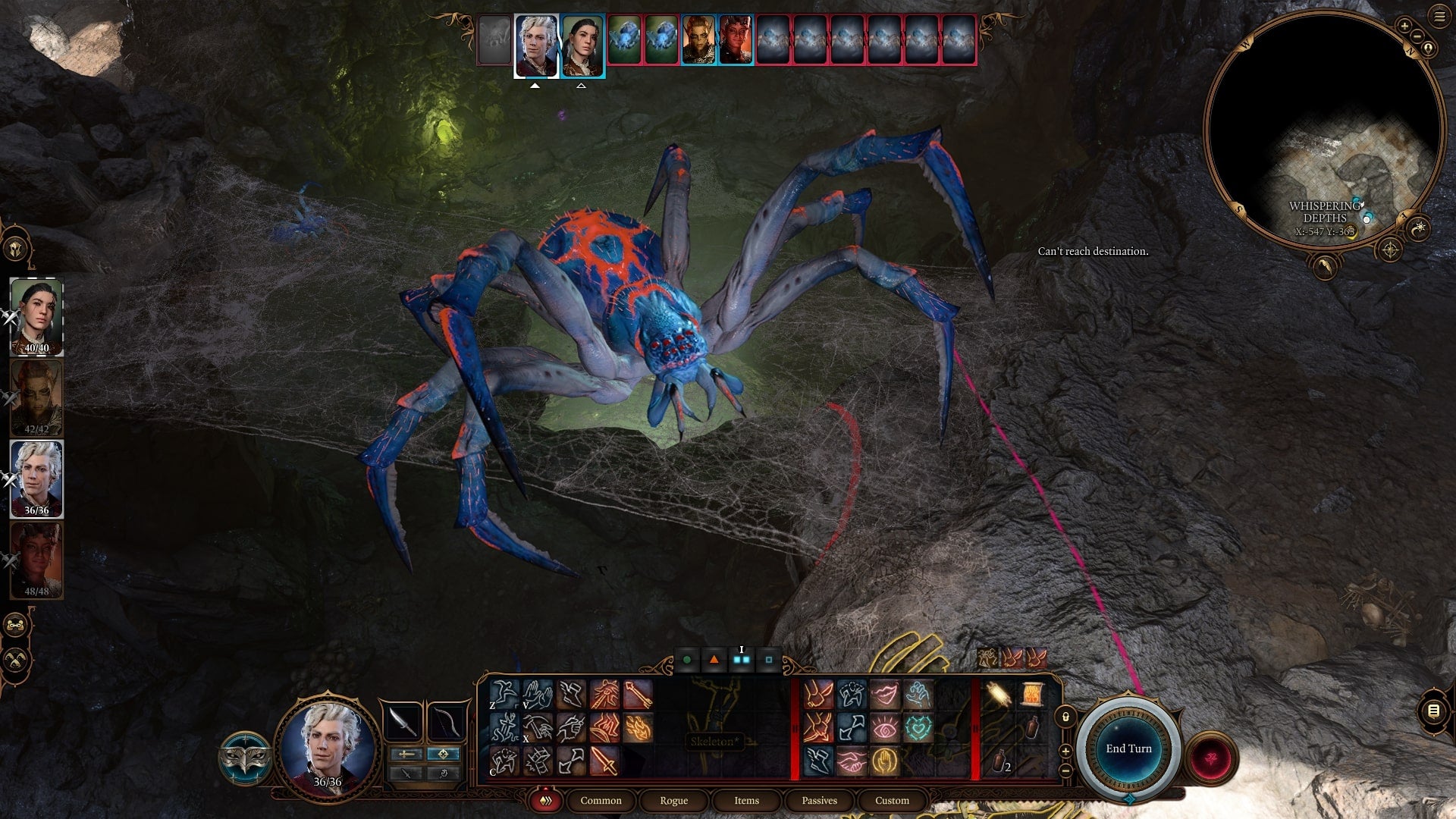
Task: Expand the hidden hotbar section with the red chevron
Action: tap(975, 726)
